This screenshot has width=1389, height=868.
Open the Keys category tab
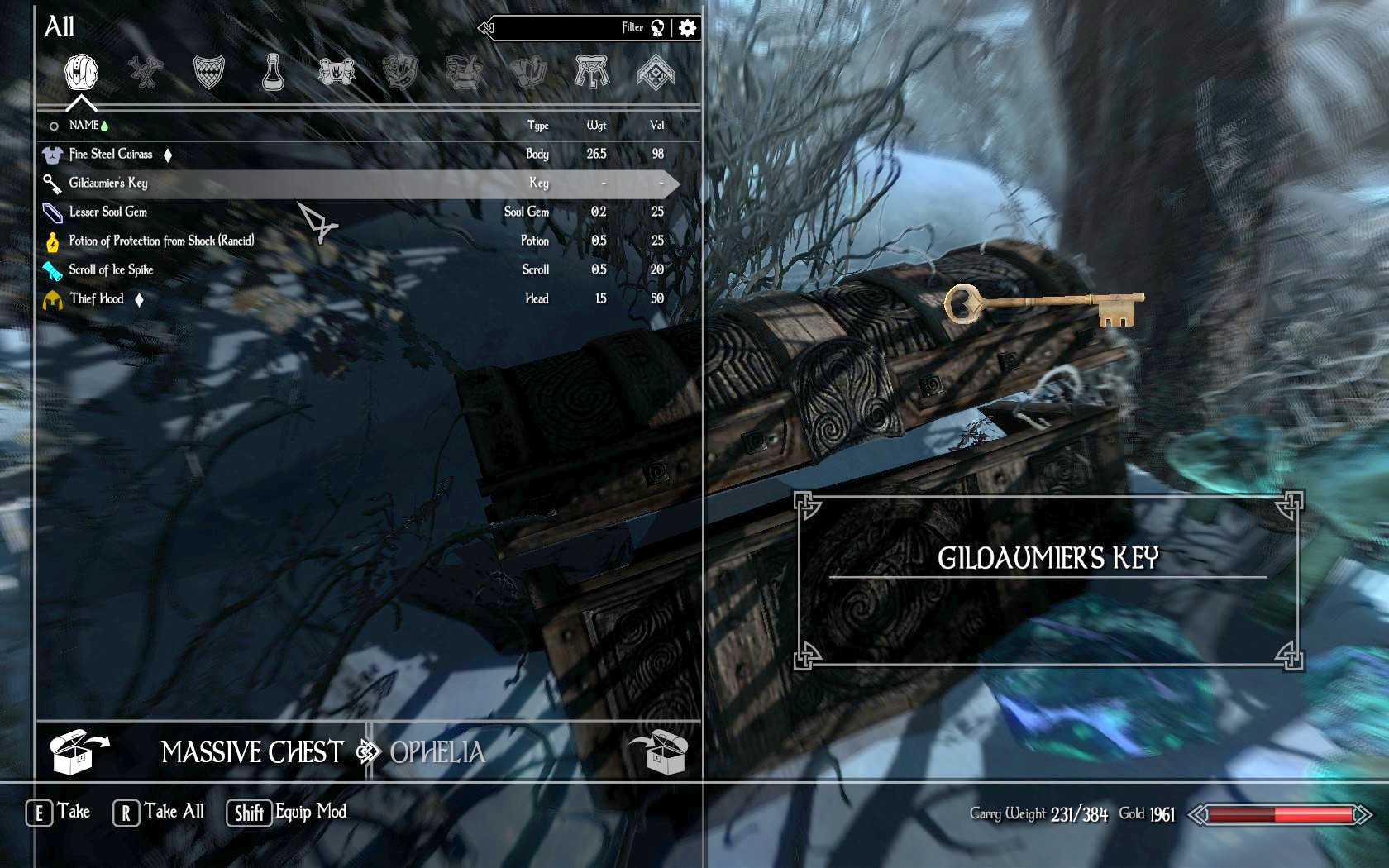click(x=592, y=72)
